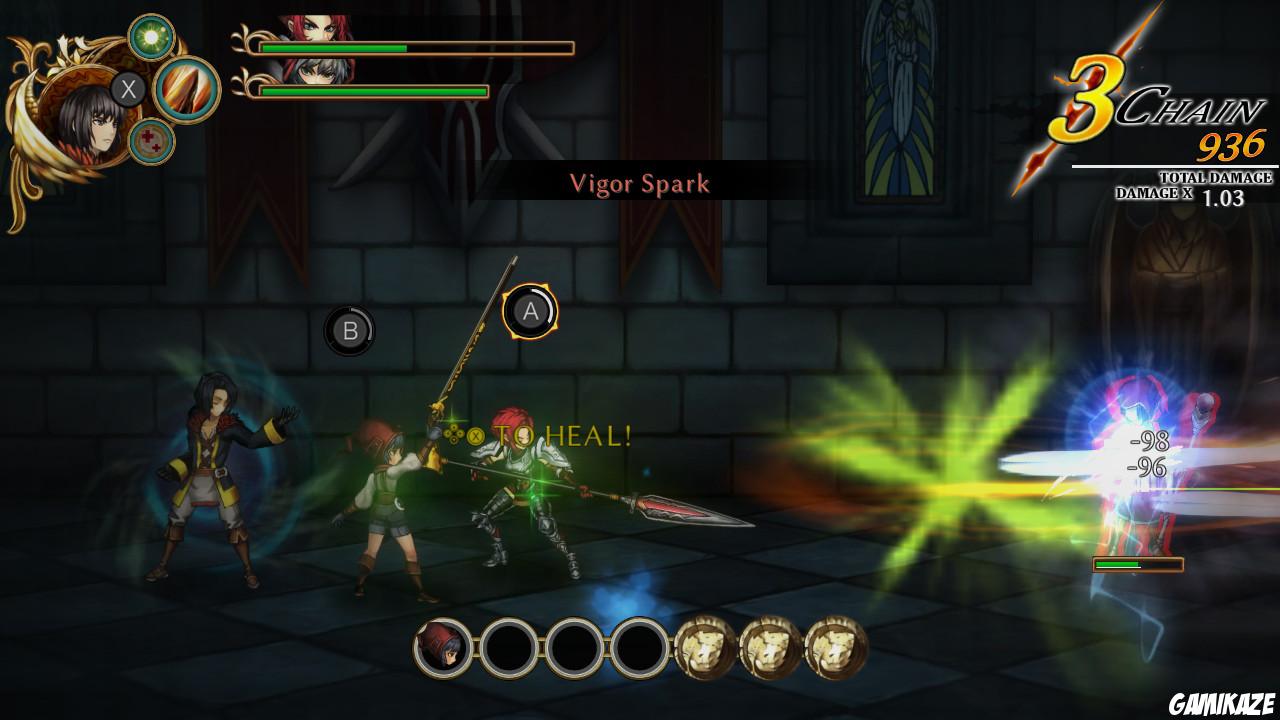Click the X command prompt beside the portrait
The width and height of the screenshot is (1280, 720).
click(x=126, y=89)
